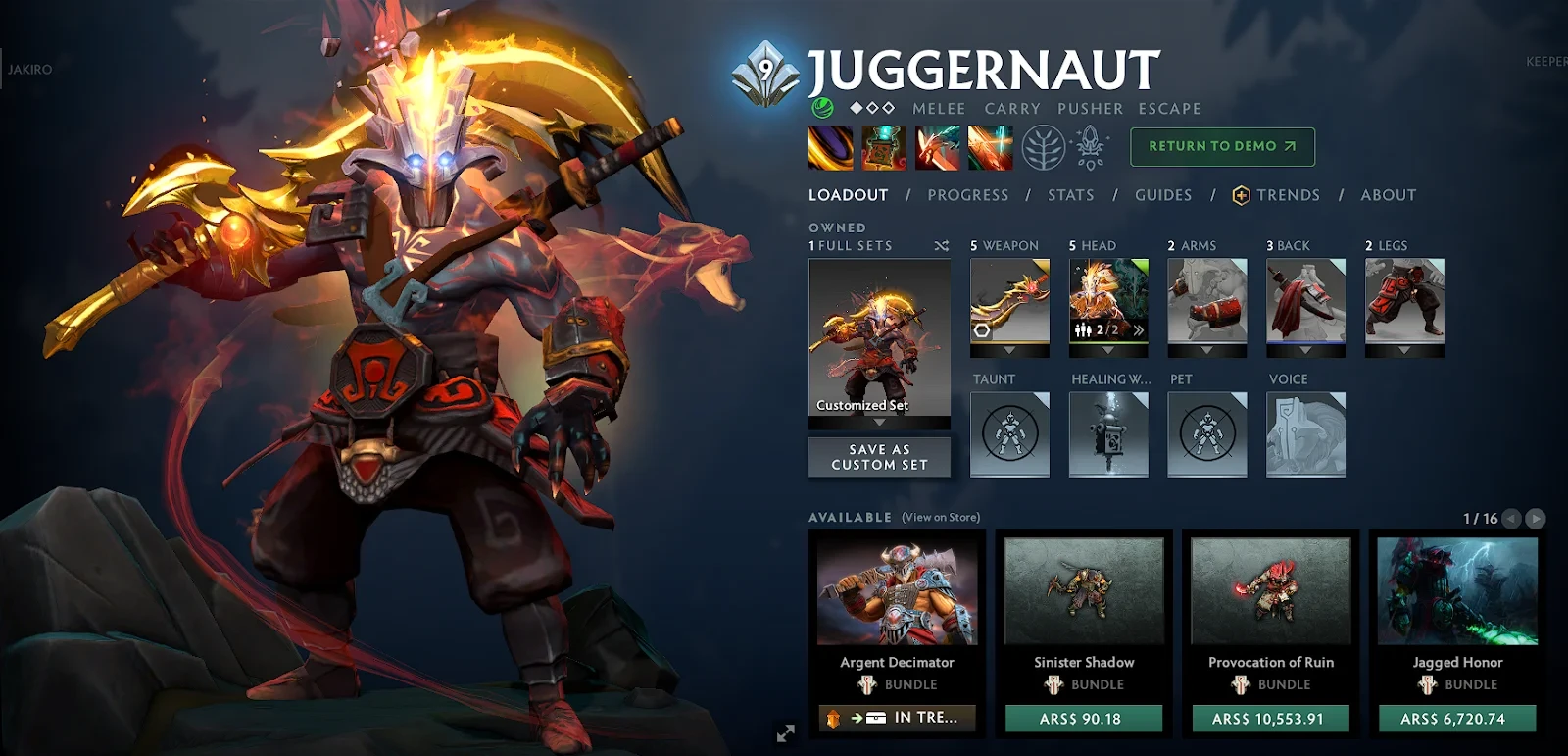The width and height of the screenshot is (1568, 756).
Task: Click the Return to Demo button
Action: coord(1222,147)
